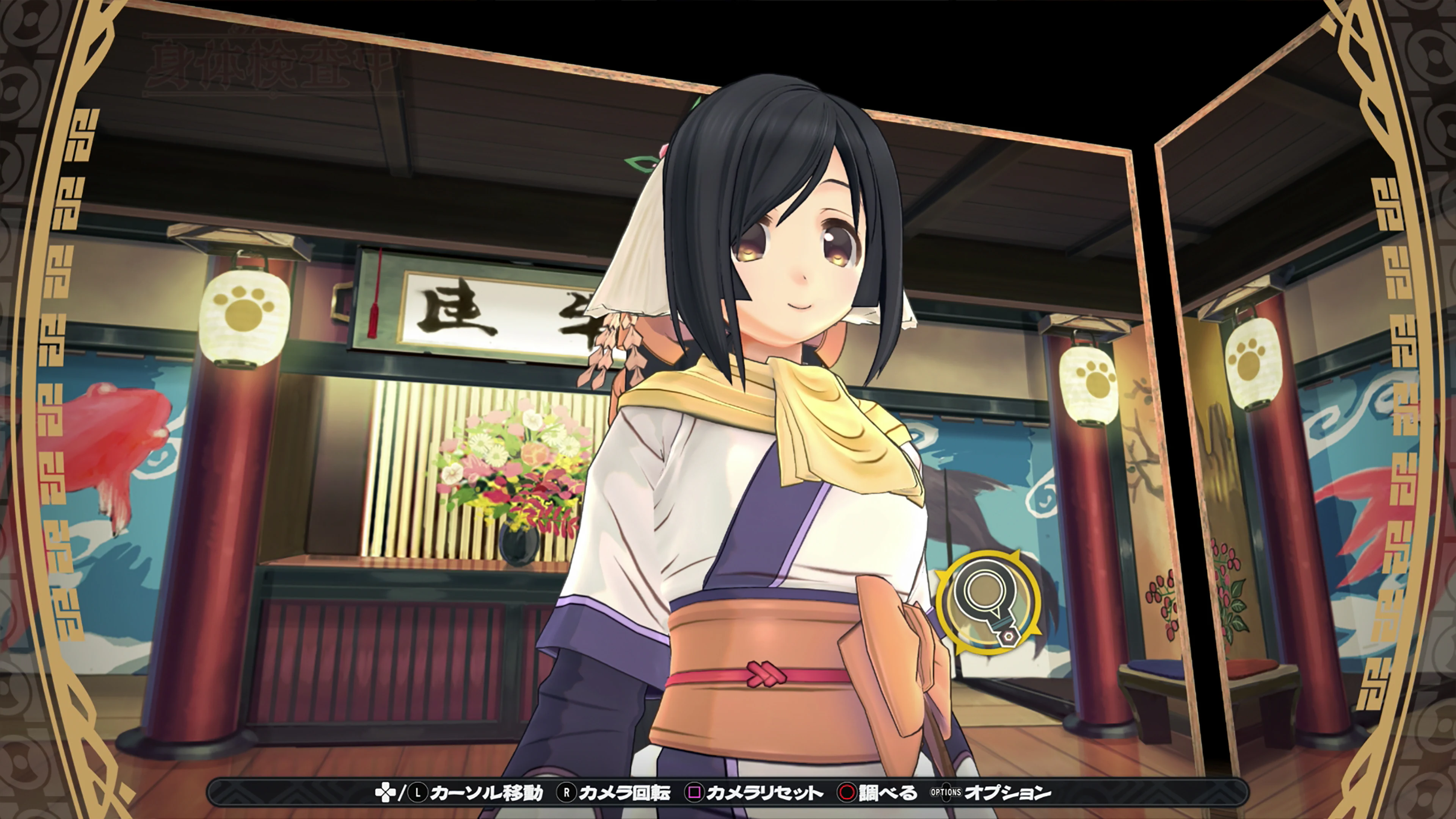Image resolution: width=1456 pixels, height=819 pixels.
Task: Activate cursor movement via カーソル移動 label
Action: click(489, 792)
